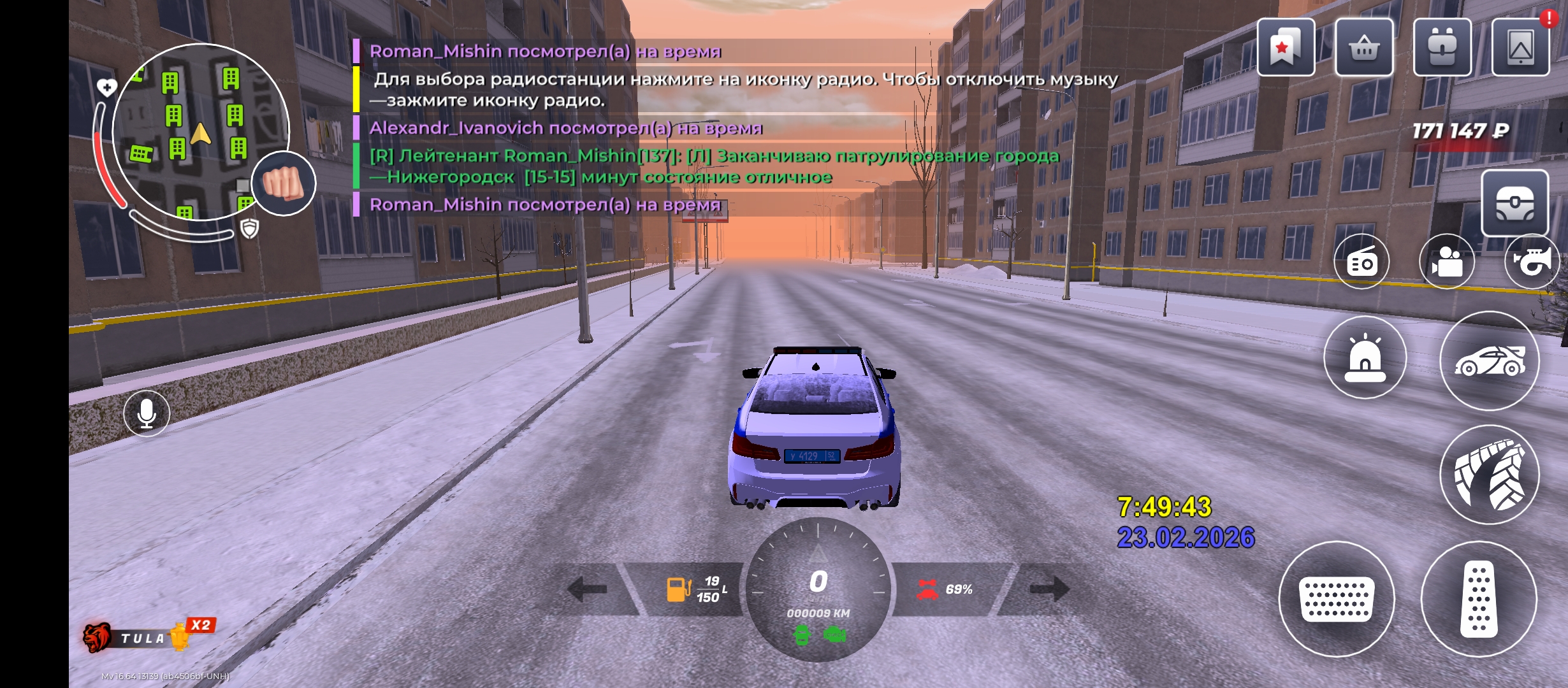Tap the brake pedal
Image resolution: width=1568 pixels, height=688 pixels.
(1337, 599)
